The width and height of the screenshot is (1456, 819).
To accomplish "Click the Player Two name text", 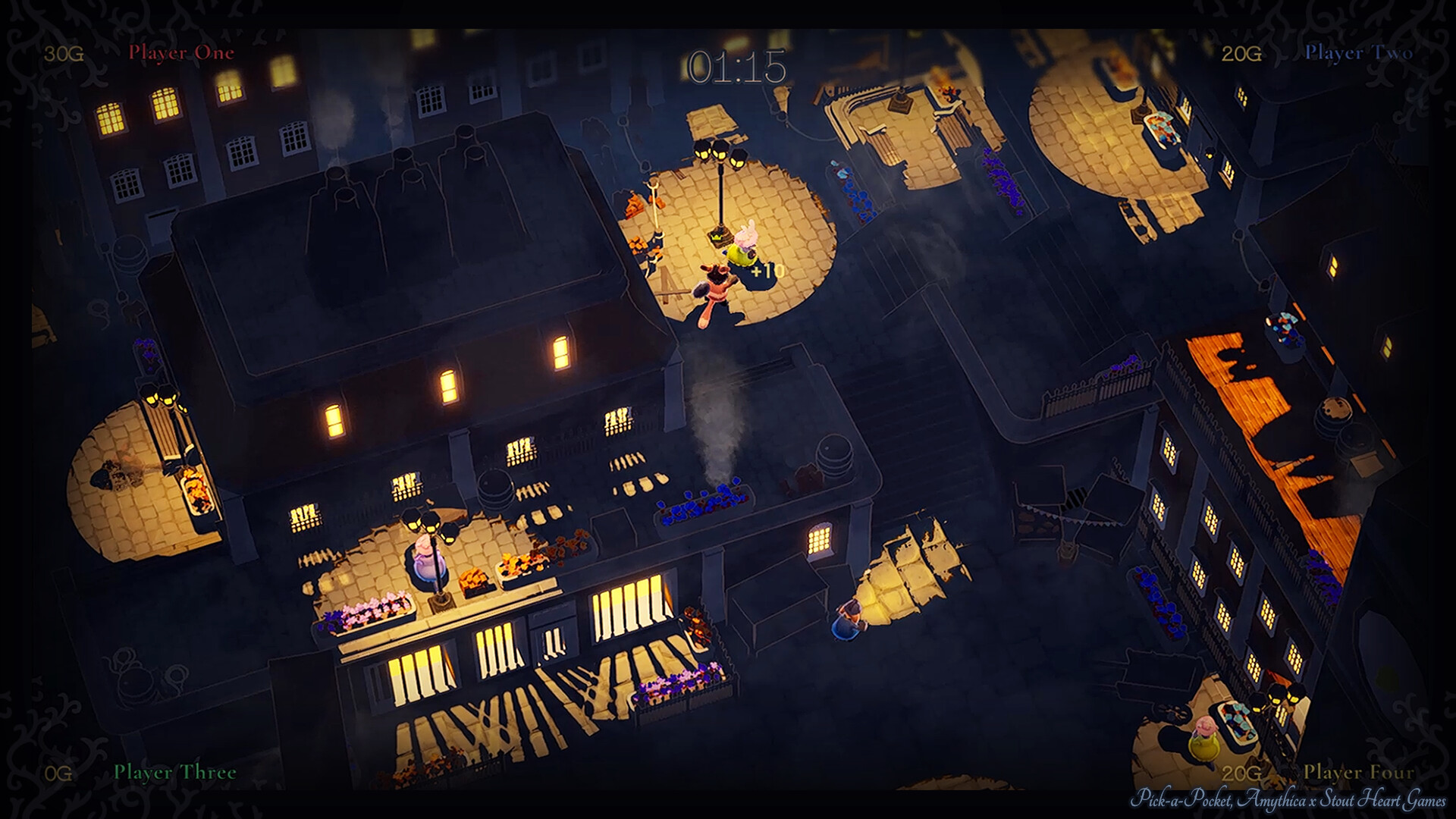I will pyautogui.click(x=1357, y=53).
